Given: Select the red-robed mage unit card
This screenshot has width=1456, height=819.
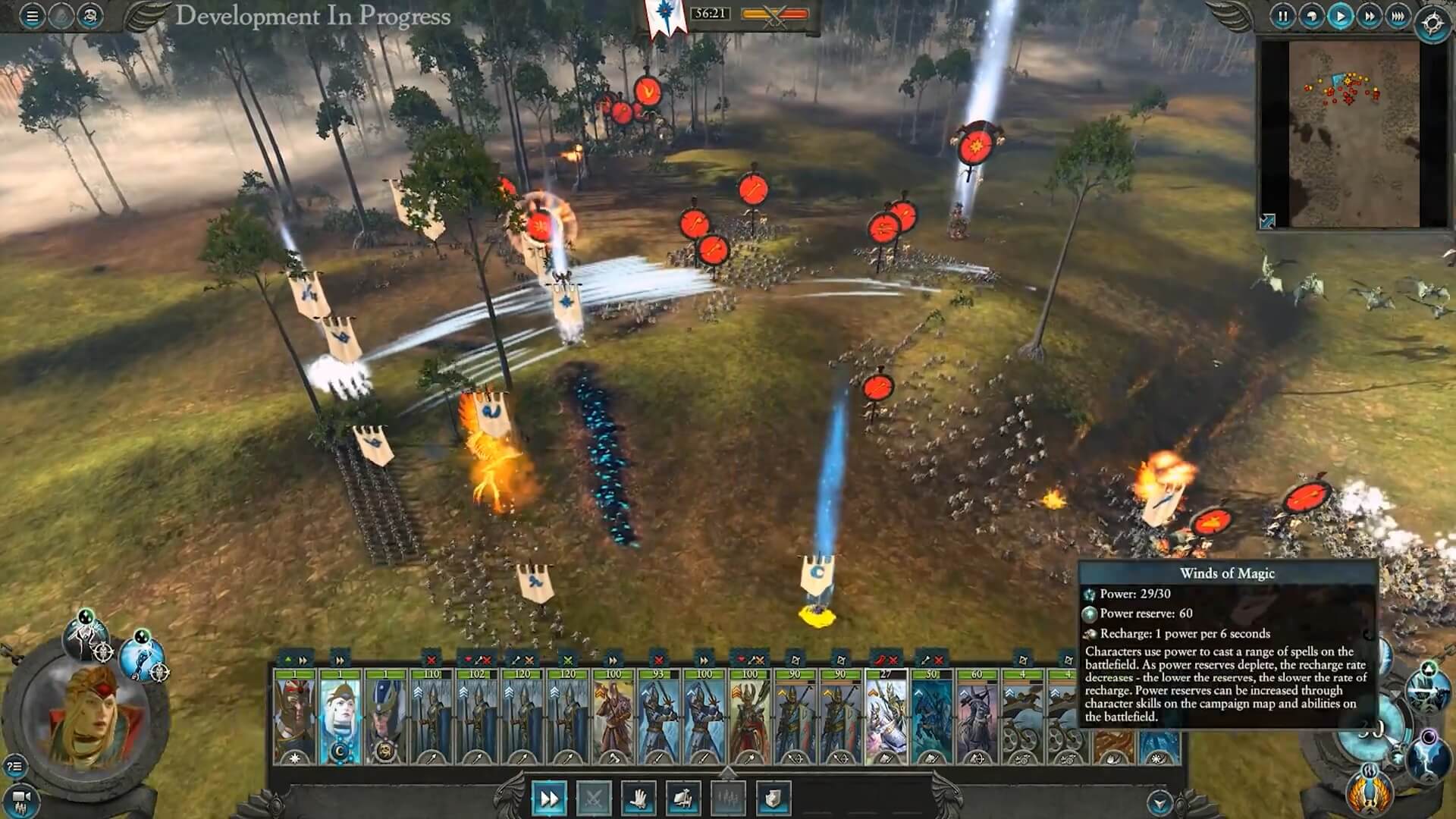Looking at the screenshot, I should click(x=613, y=717).
